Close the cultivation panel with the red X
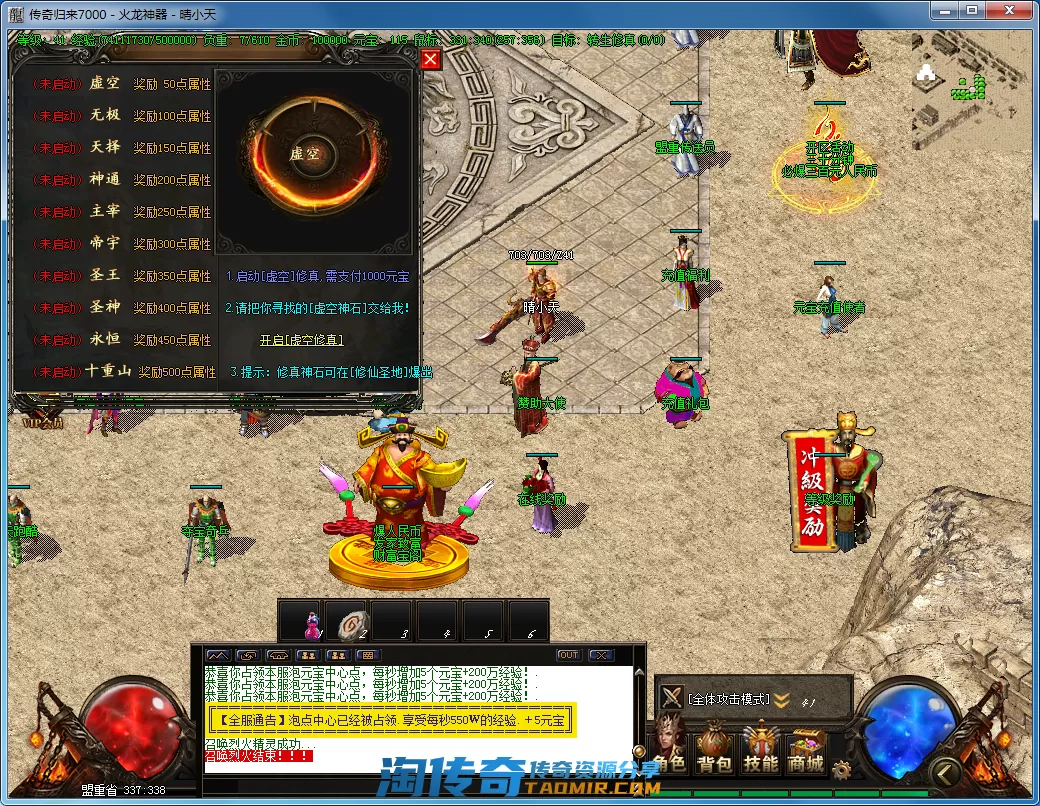 (x=430, y=59)
